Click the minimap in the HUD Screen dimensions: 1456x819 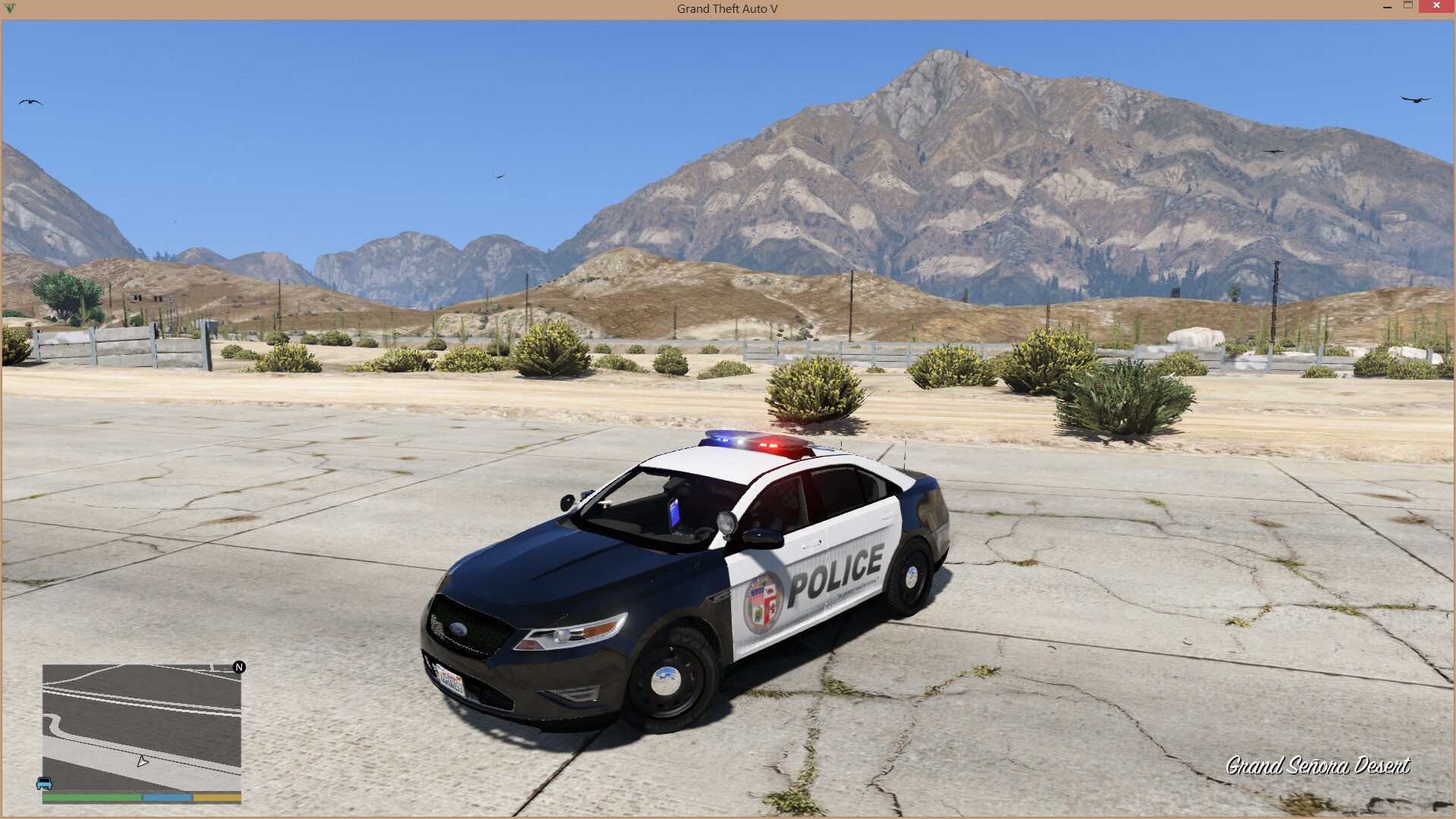tap(142, 728)
